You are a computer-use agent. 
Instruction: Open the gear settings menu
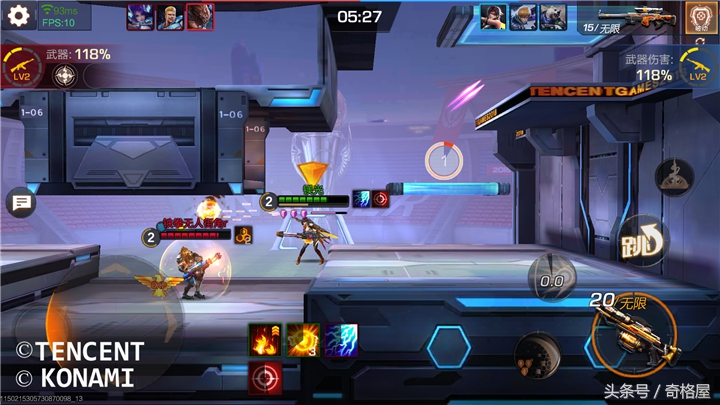coord(18,17)
